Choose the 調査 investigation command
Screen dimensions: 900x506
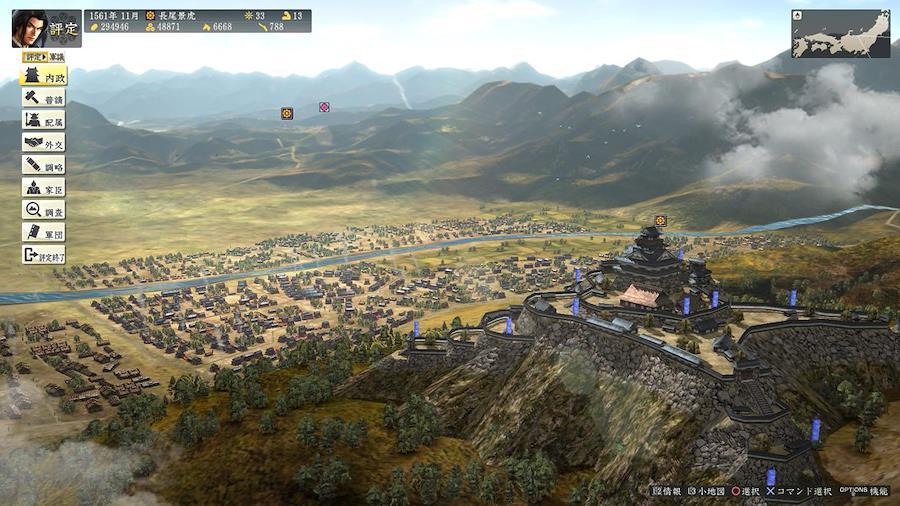tap(43, 210)
